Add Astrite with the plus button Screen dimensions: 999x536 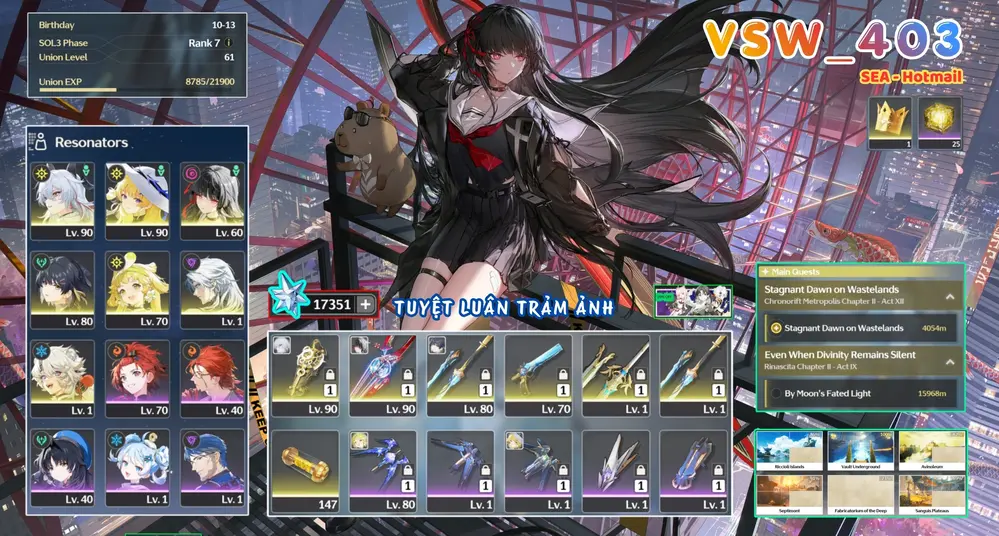coord(366,304)
